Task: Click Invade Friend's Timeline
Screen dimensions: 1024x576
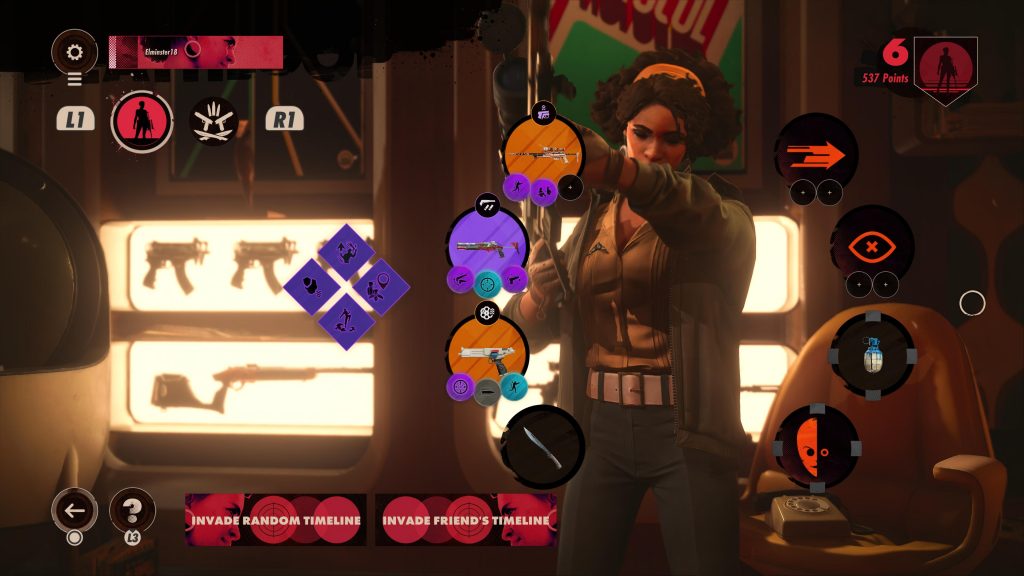Action: point(466,520)
